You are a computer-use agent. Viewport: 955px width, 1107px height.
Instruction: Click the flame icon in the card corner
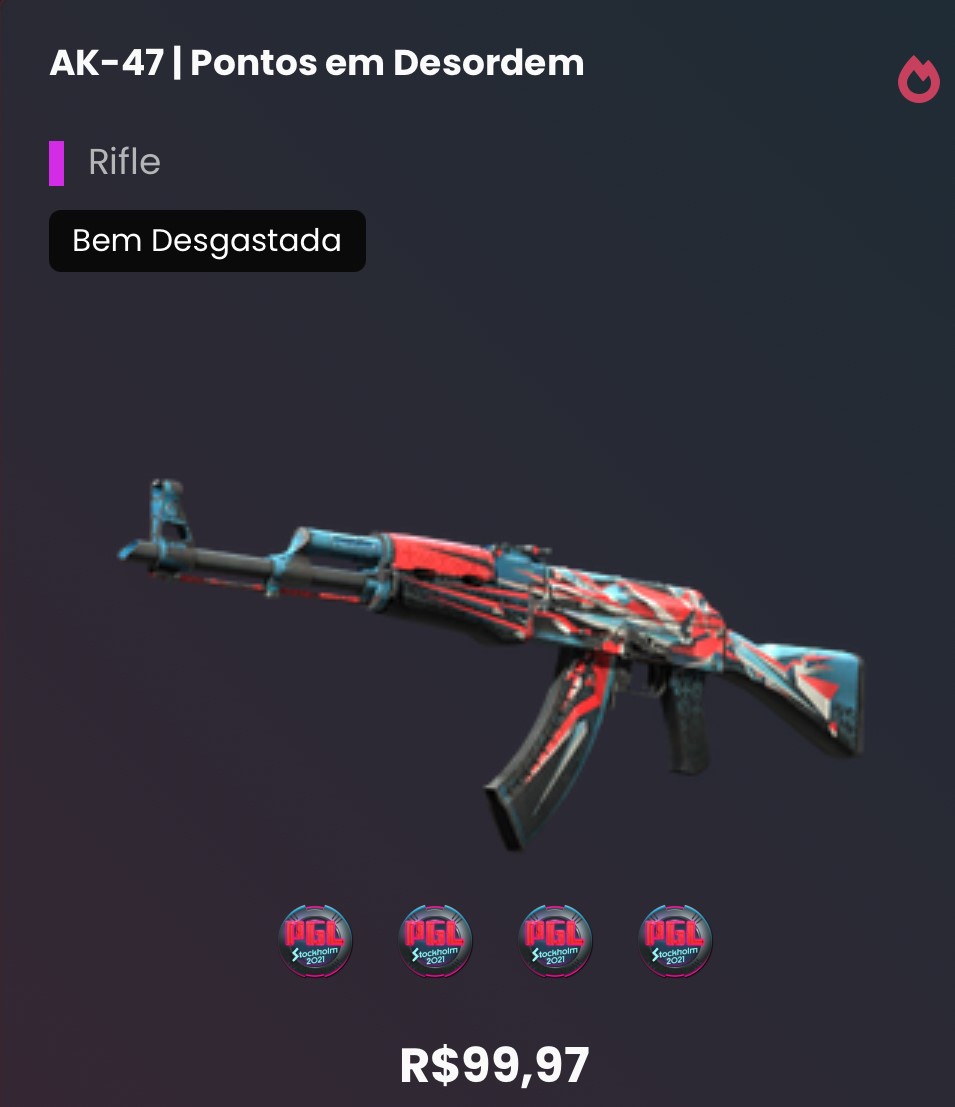[918, 80]
